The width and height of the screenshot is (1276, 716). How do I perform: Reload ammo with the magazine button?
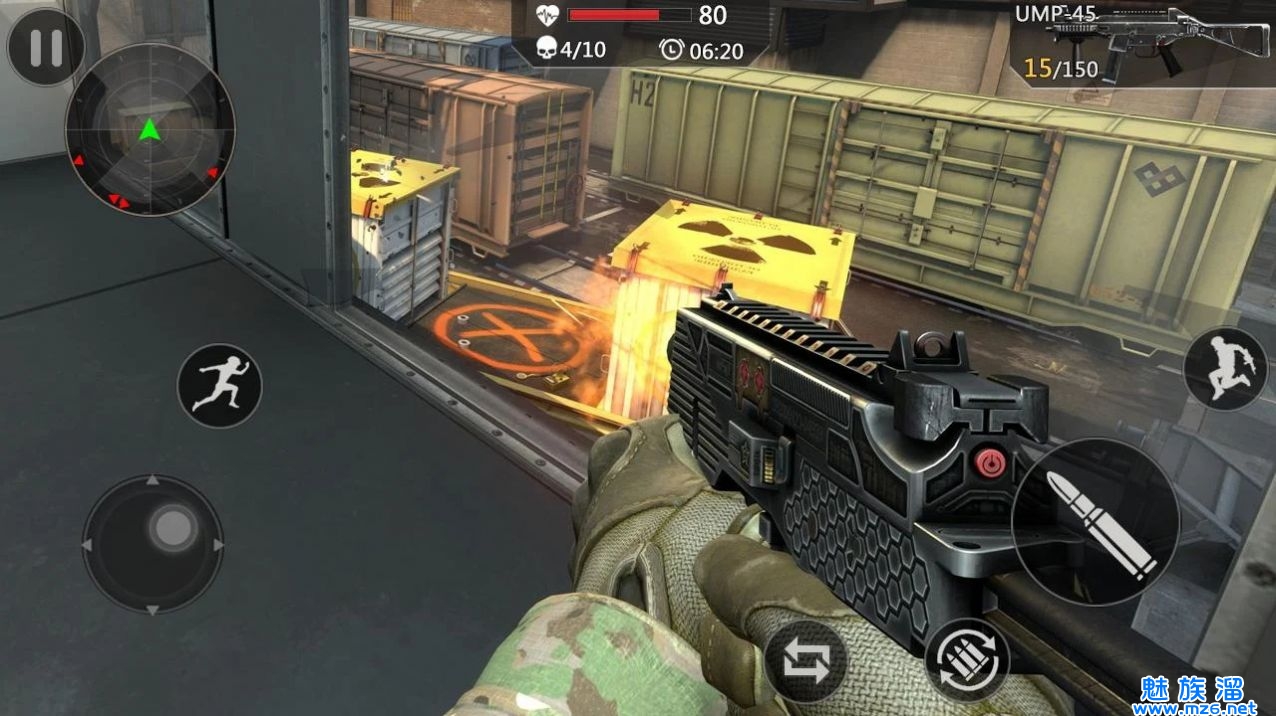(x=967, y=659)
